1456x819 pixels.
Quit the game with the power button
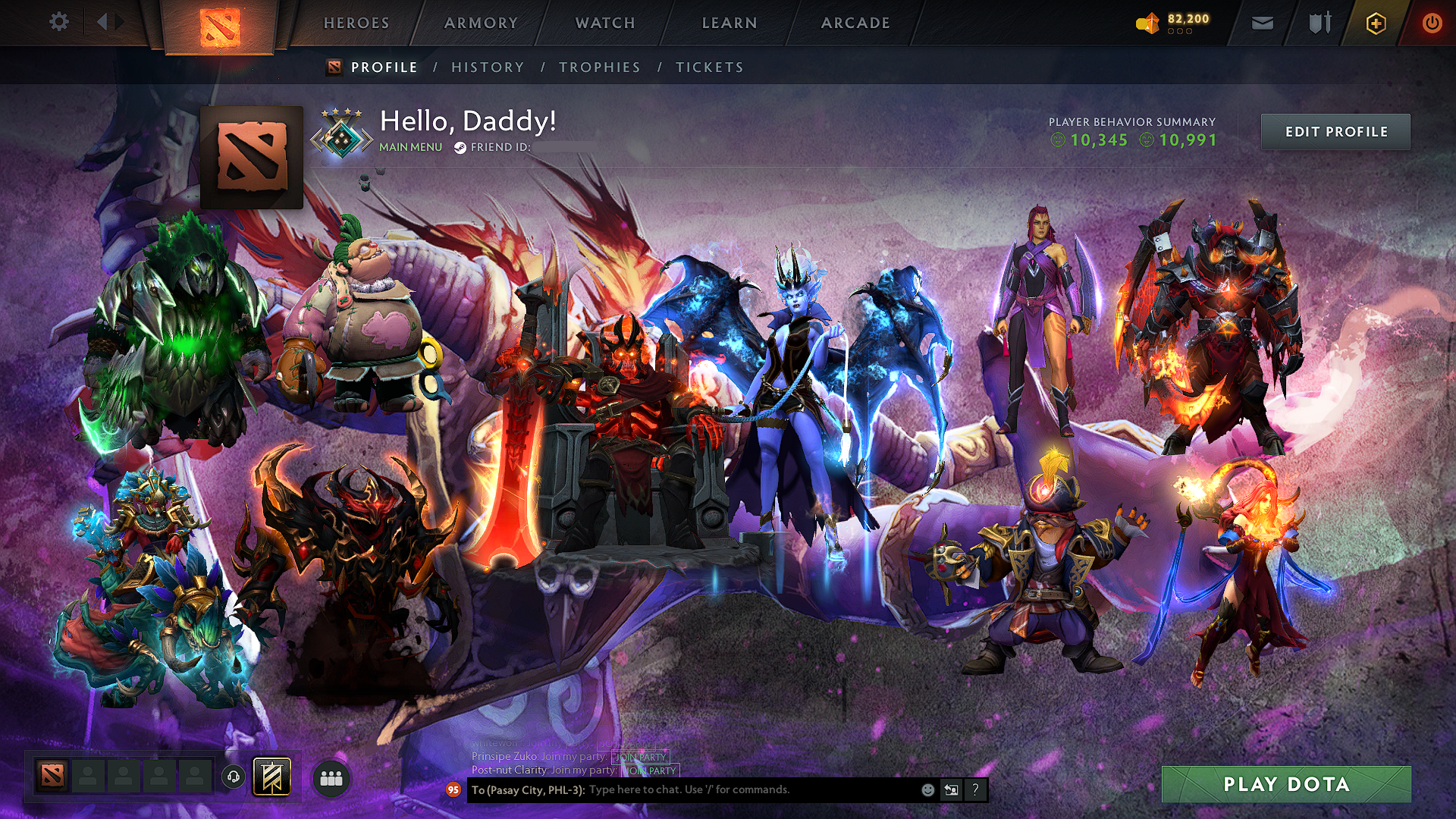click(1432, 23)
